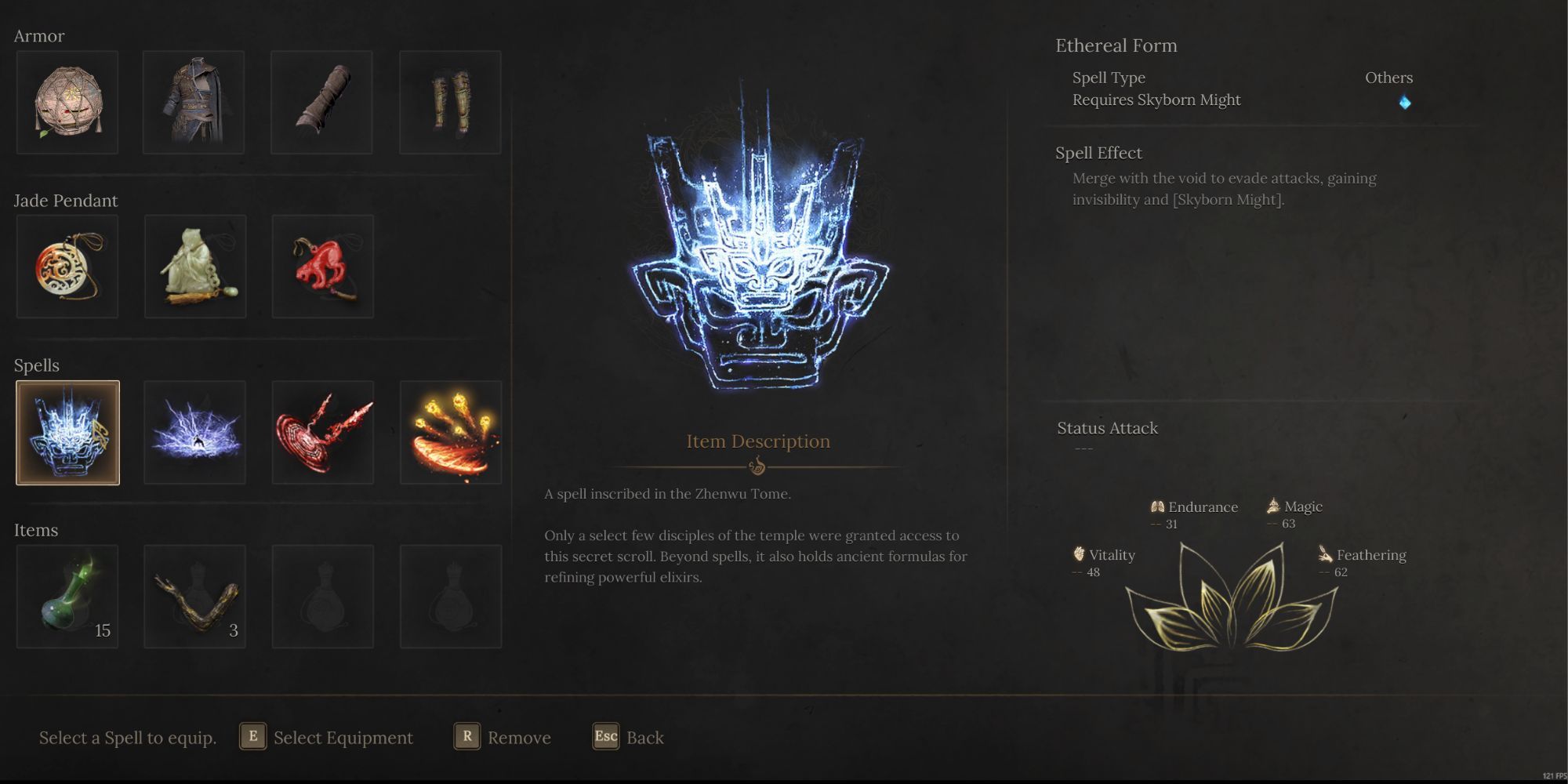Click an empty flask item slot
1568x784 pixels.
[x=322, y=597]
